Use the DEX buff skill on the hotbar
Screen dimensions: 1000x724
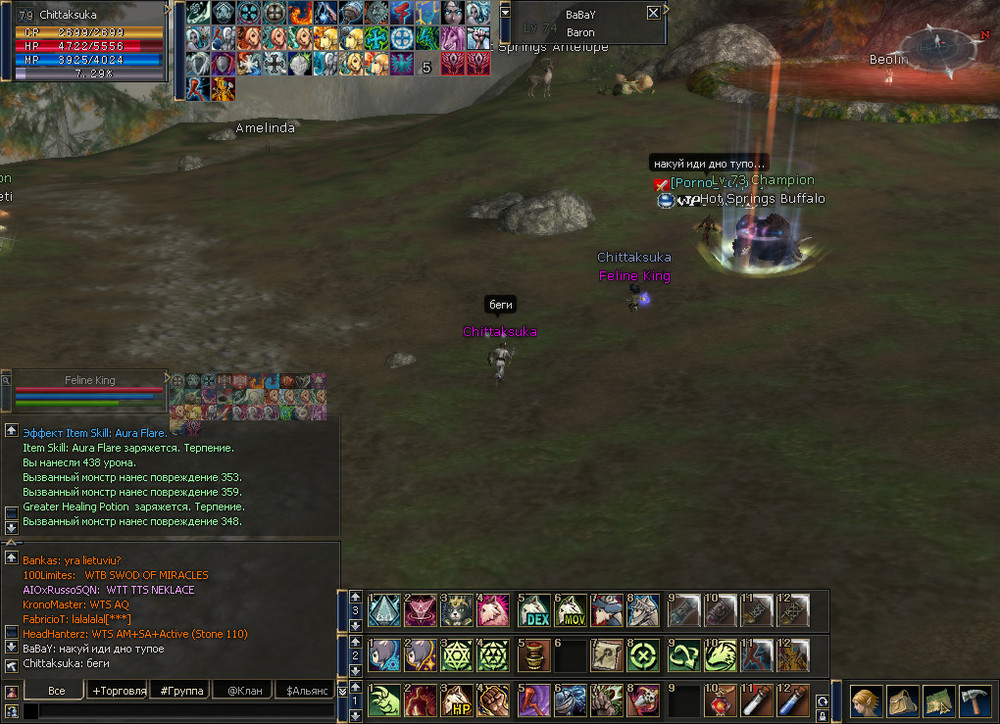pyautogui.click(x=535, y=610)
